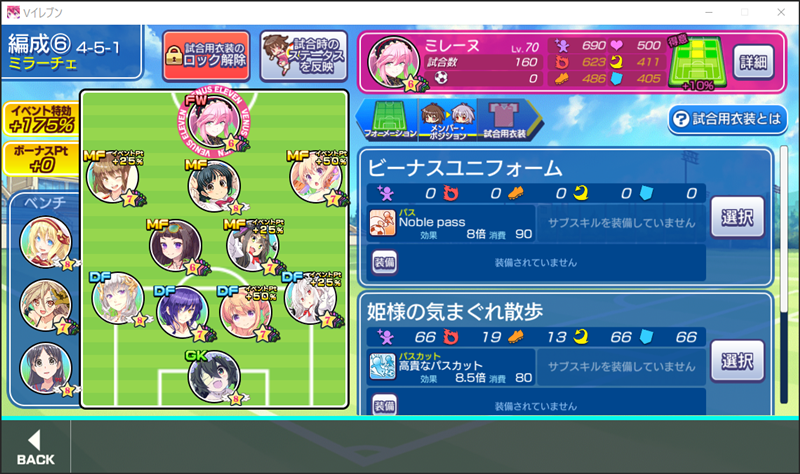The image size is (800, 474).
Task: Select the ミレーヌ captain portrait
Action: pos(393,65)
